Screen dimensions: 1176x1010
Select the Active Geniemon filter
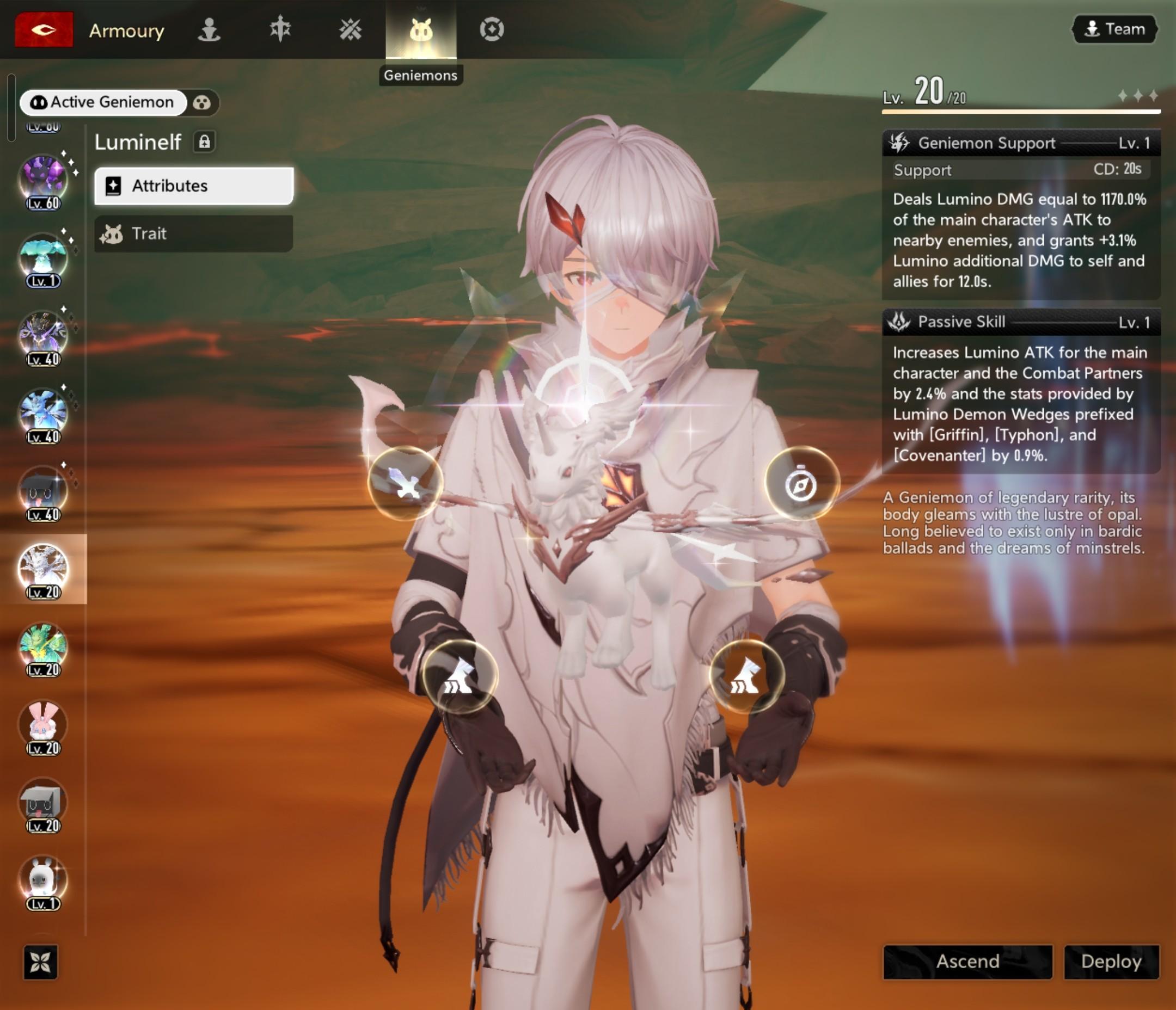pyautogui.click(x=103, y=102)
